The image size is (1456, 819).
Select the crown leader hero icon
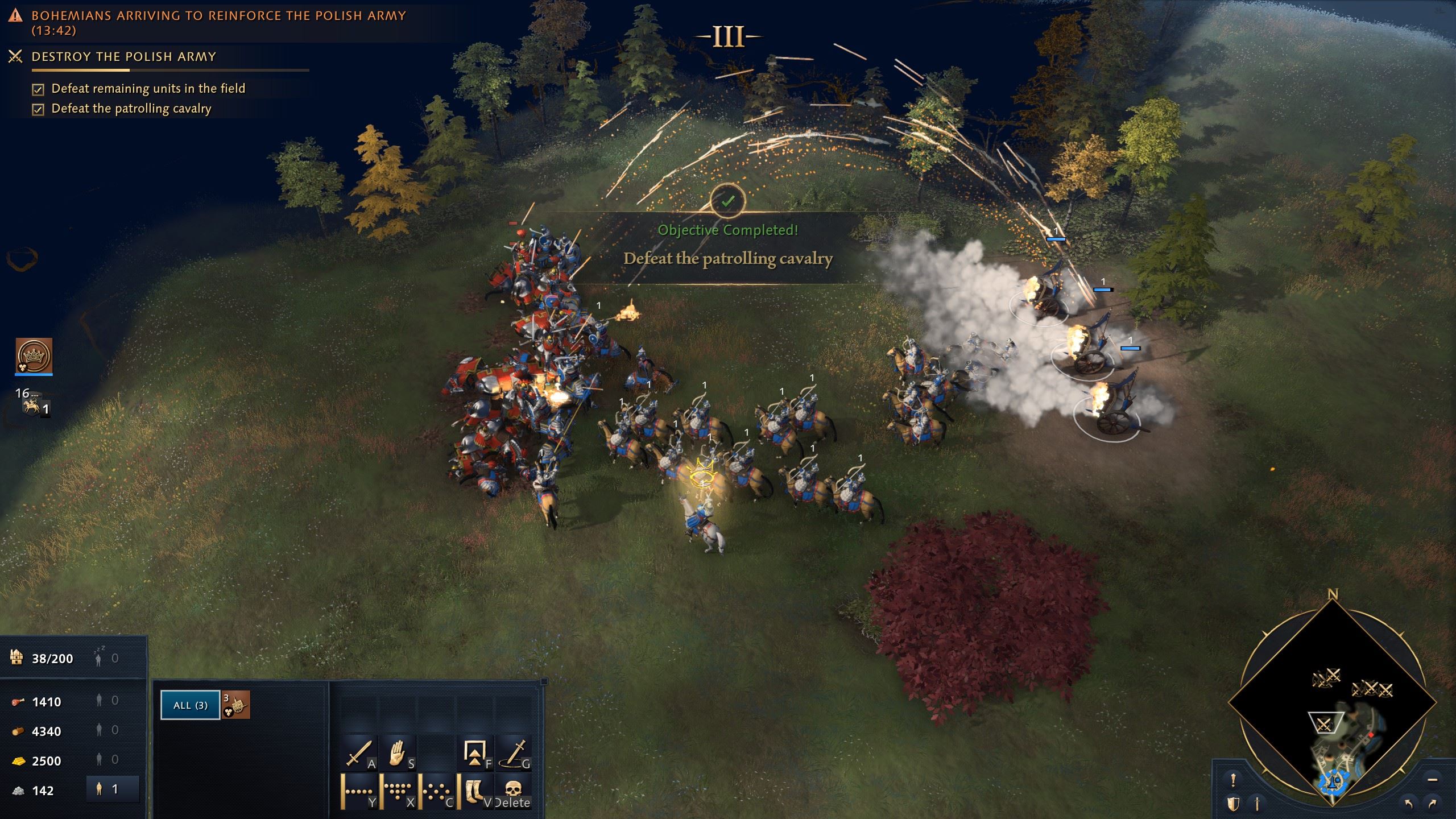(34, 356)
